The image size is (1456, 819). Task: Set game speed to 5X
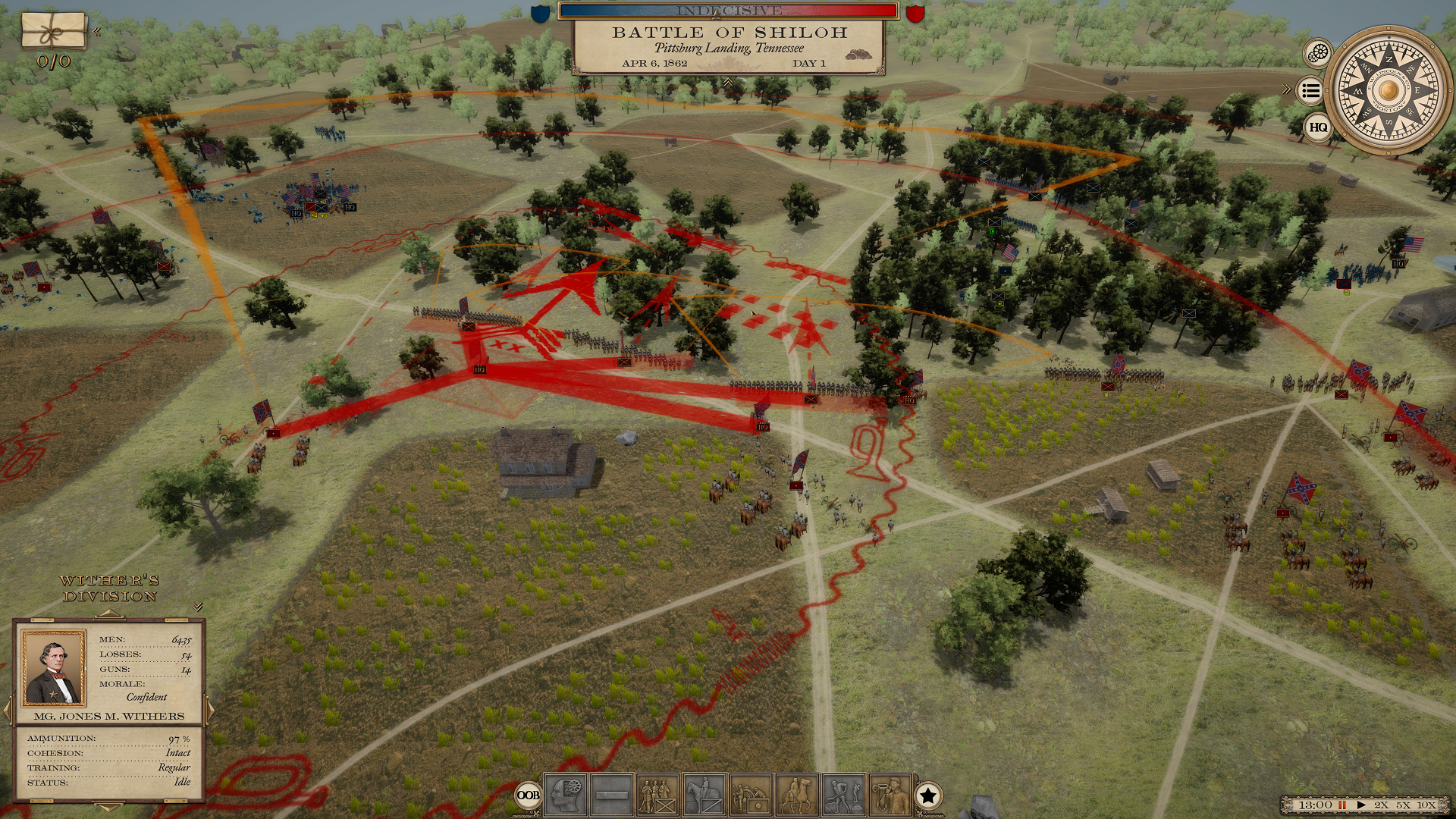tap(1404, 805)
